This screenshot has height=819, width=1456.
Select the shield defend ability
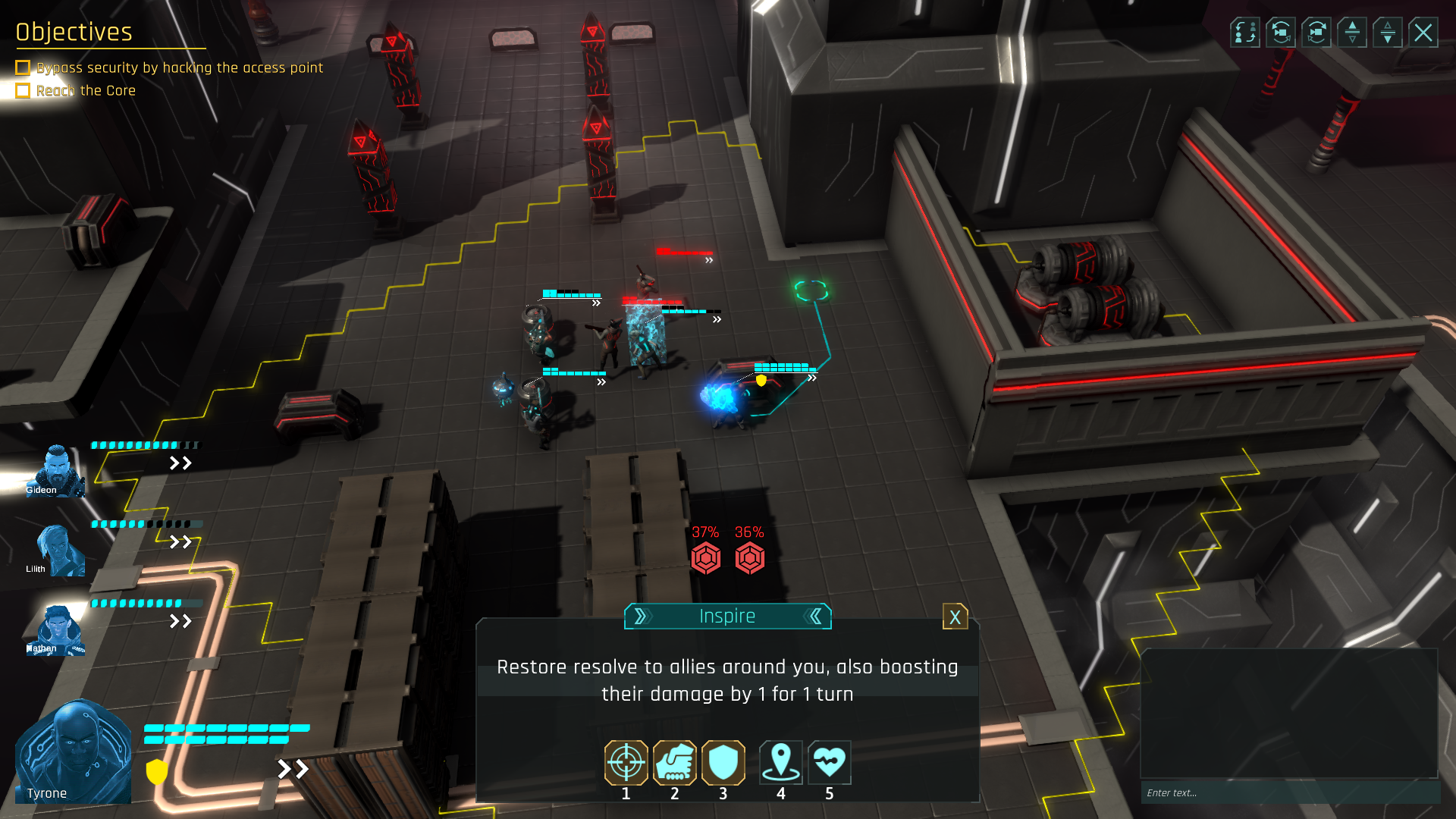(723, 762)
